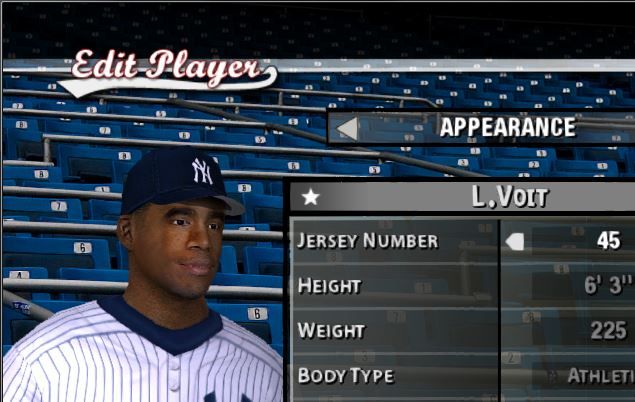Decrease jersey number with left arrow
The width and height of the screenshot is (635, 402).
[515, 241]
